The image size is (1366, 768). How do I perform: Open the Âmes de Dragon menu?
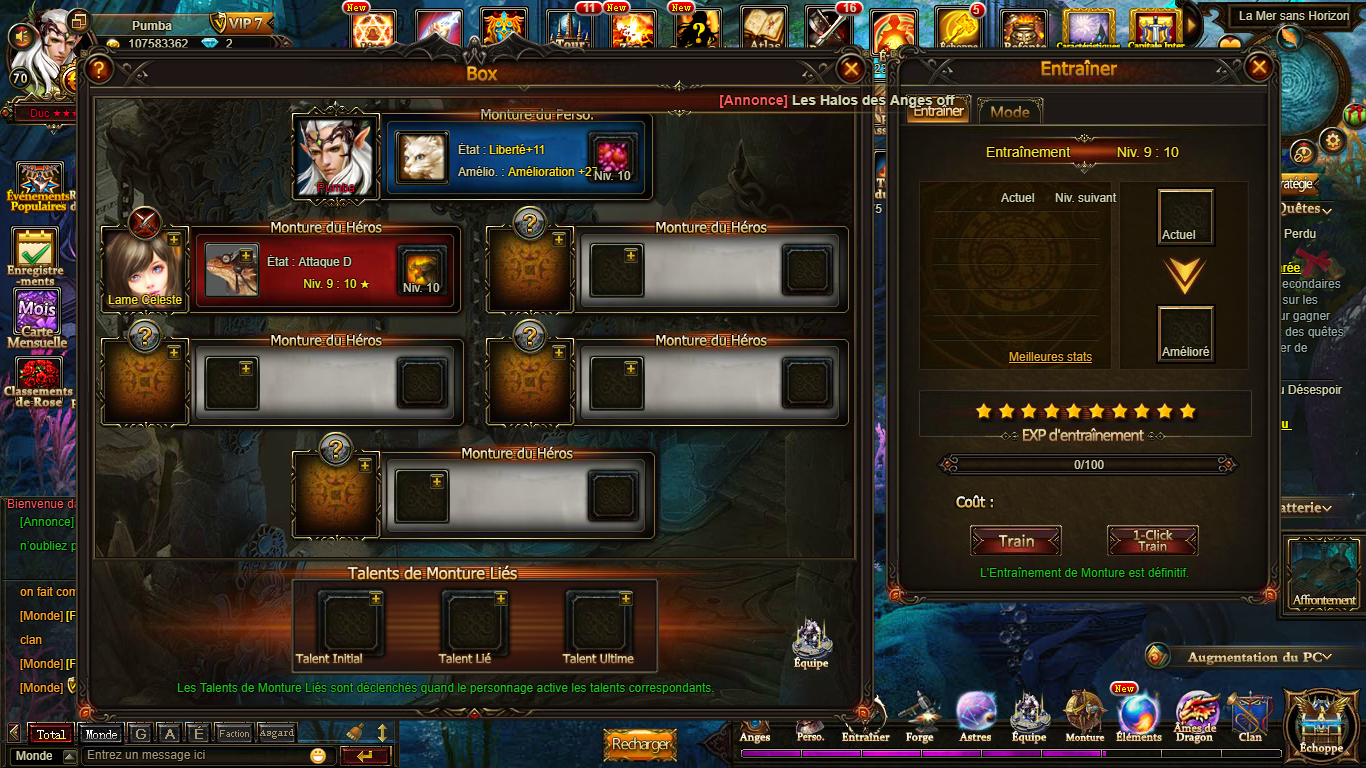[x=1195, y=716]
